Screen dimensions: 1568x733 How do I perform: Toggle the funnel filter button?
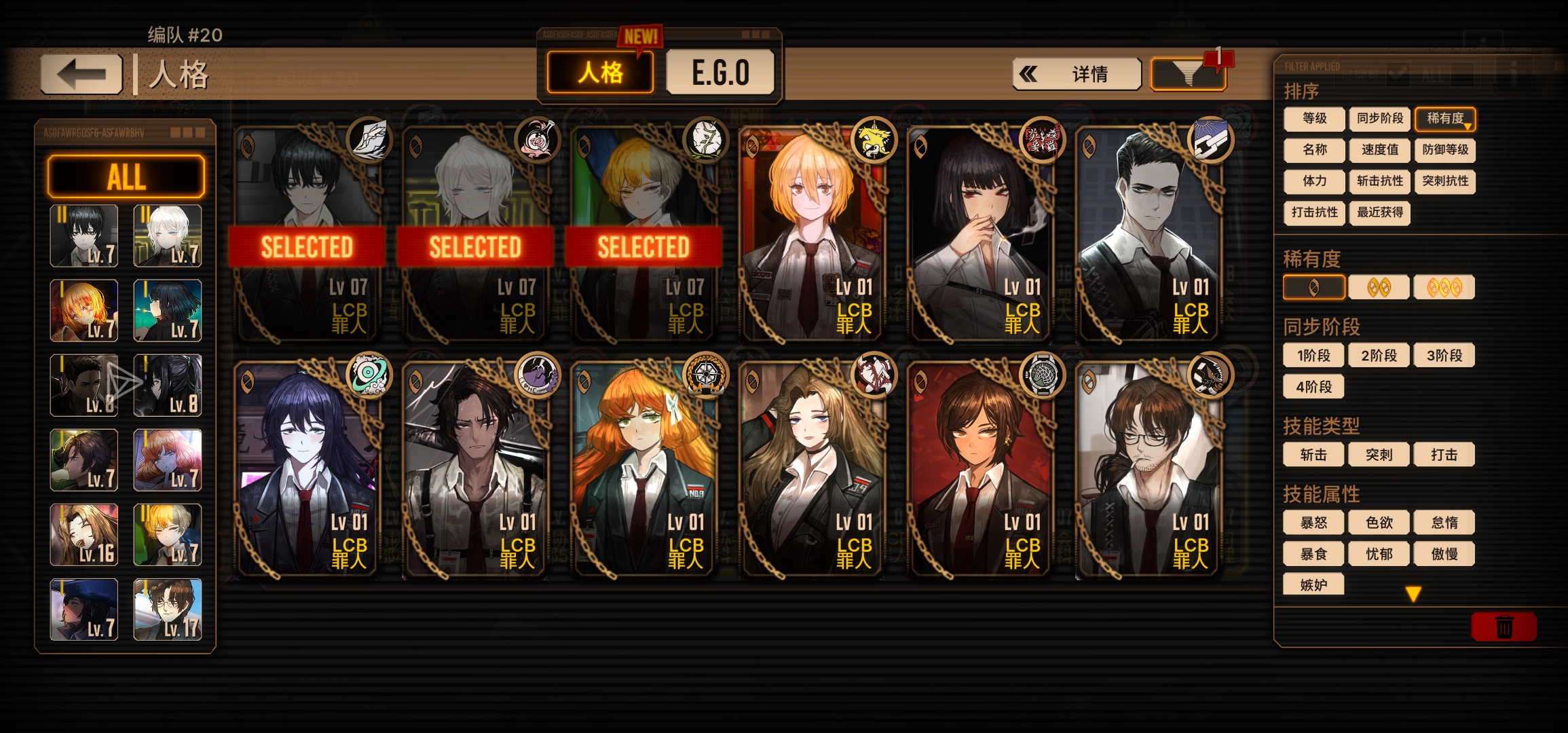1188,74
